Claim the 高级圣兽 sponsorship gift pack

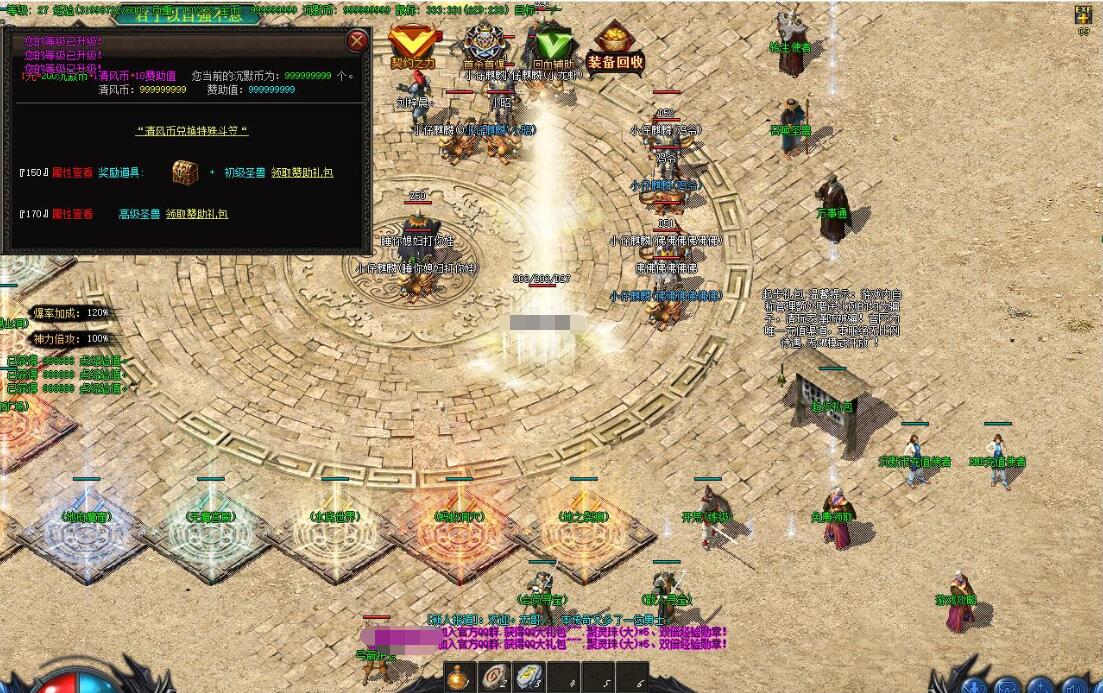pos(196,214)
